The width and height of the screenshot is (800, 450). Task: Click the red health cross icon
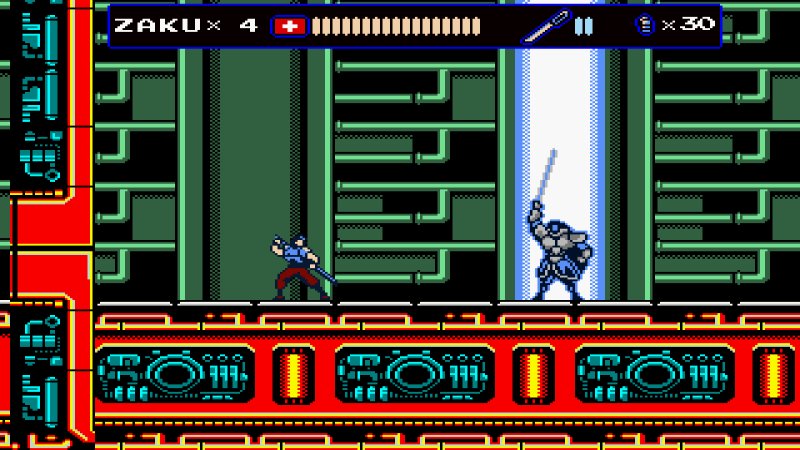coord(290,26)
